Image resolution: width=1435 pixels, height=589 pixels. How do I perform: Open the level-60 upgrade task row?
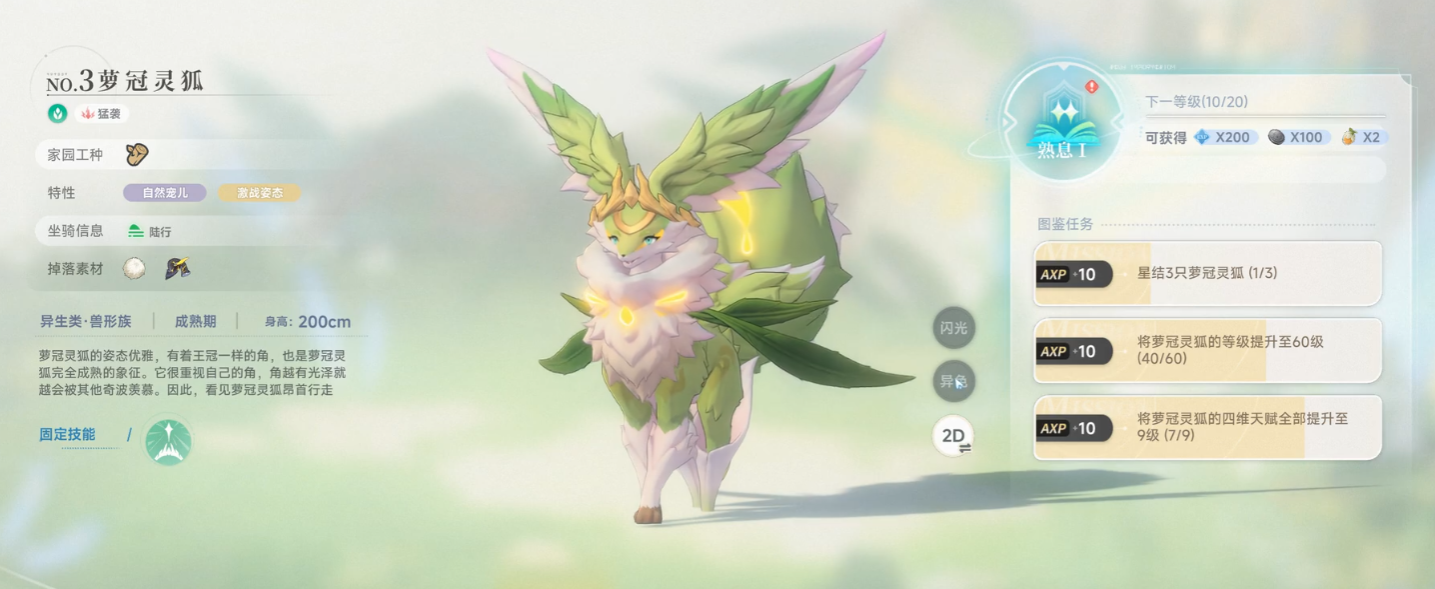tap(1208, 350)
